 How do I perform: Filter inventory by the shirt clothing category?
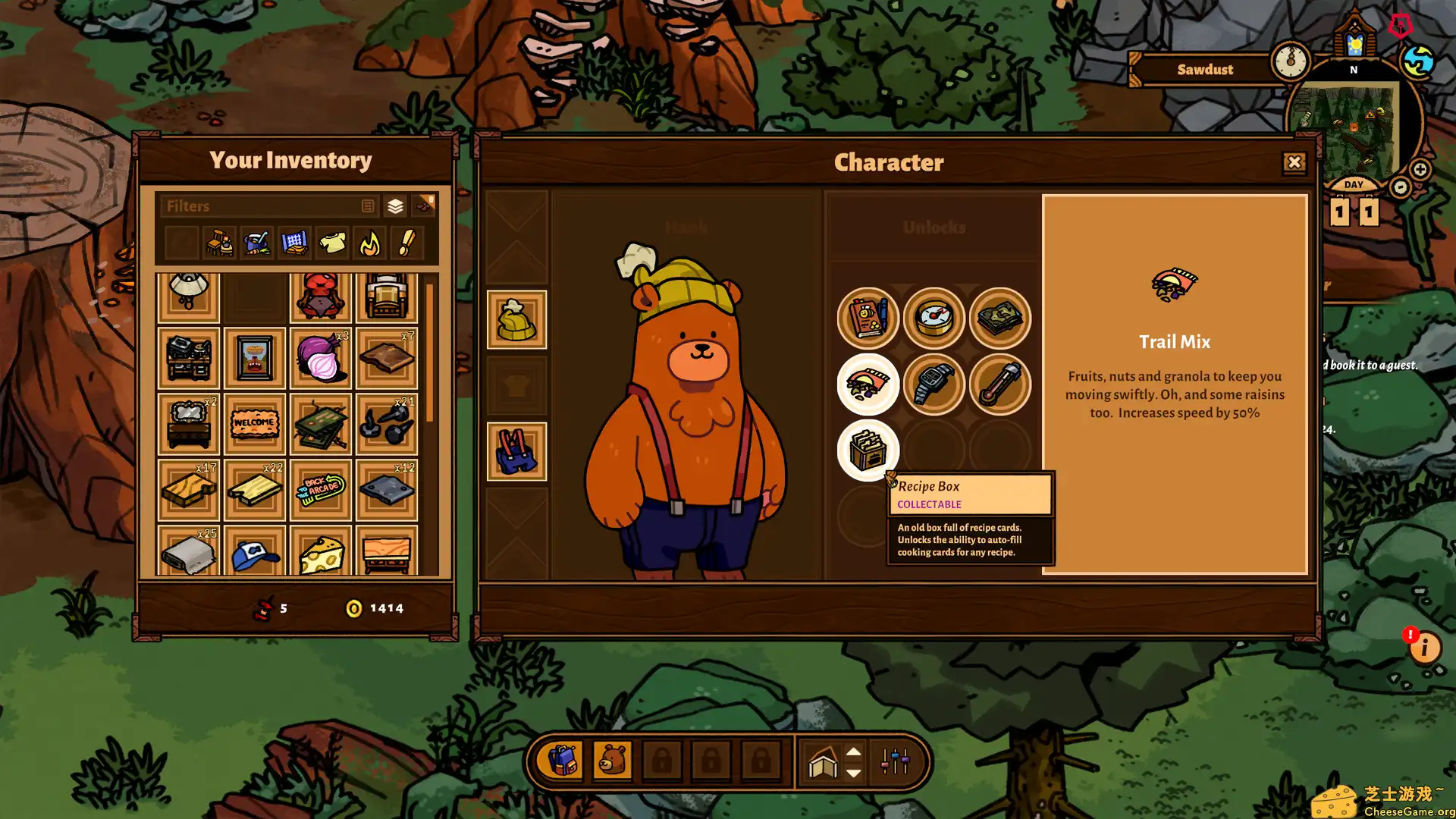332,243
